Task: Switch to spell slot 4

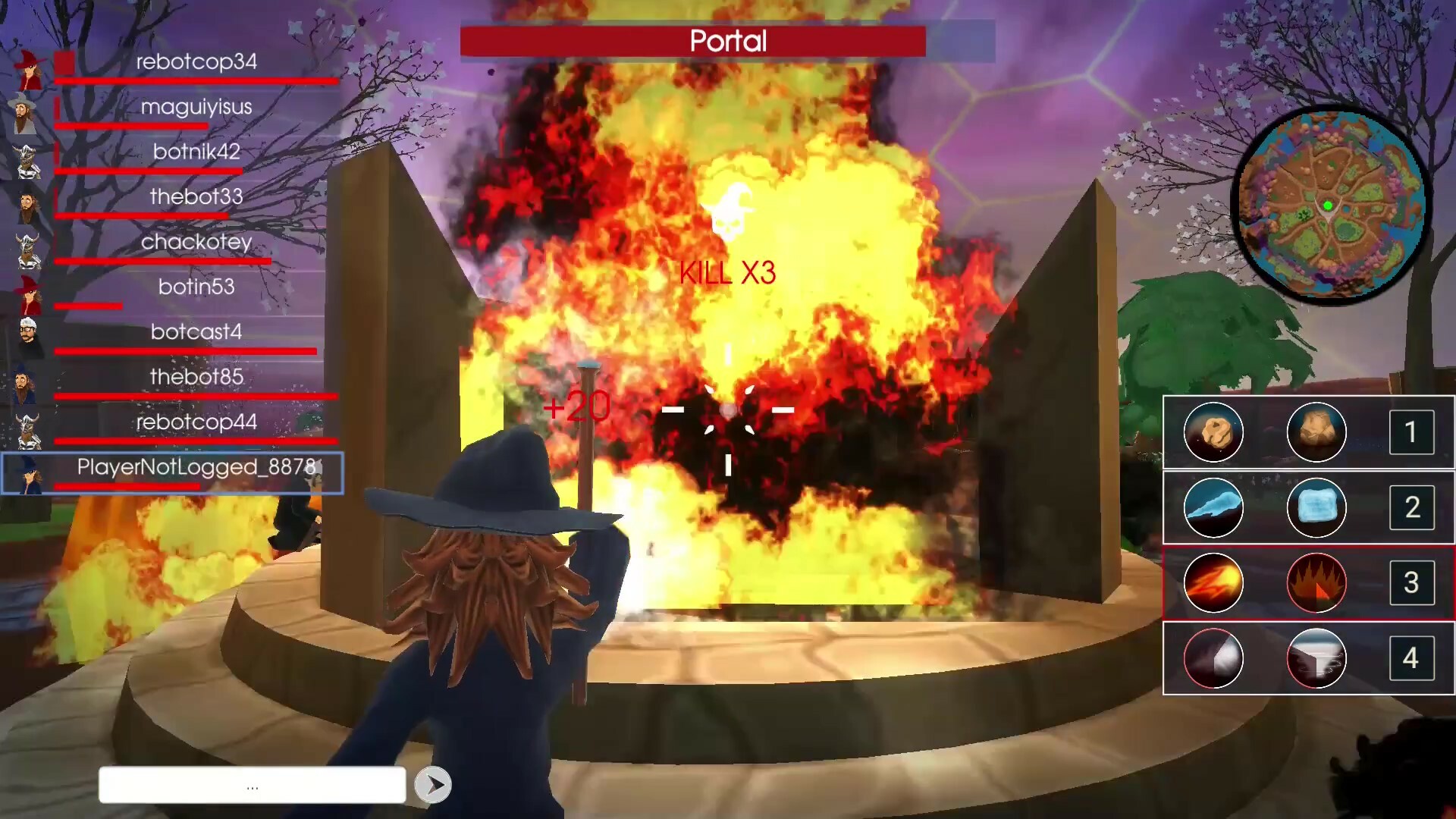Action: click(1412, 658)
